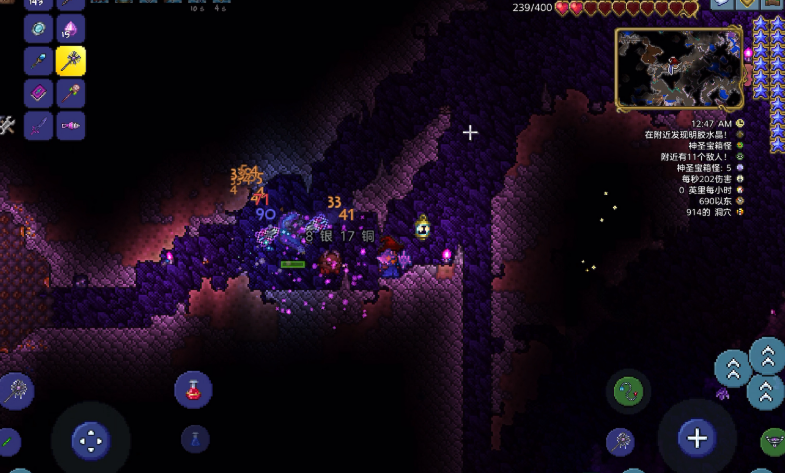Activate the green grappling hook button
785x473 pixels.
(630, 390)
